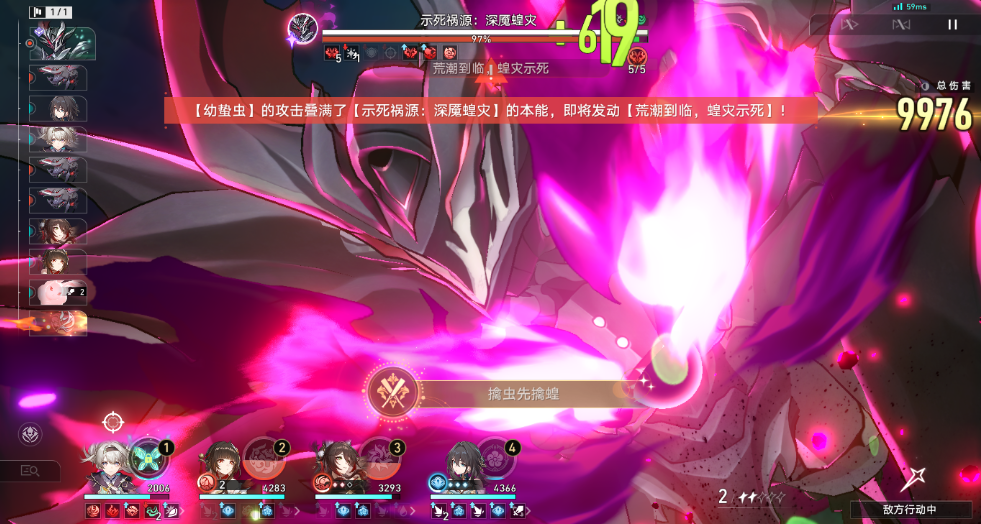Click the round emblem icon above details button
981x524 pixels.
click(x=31, y=435)
